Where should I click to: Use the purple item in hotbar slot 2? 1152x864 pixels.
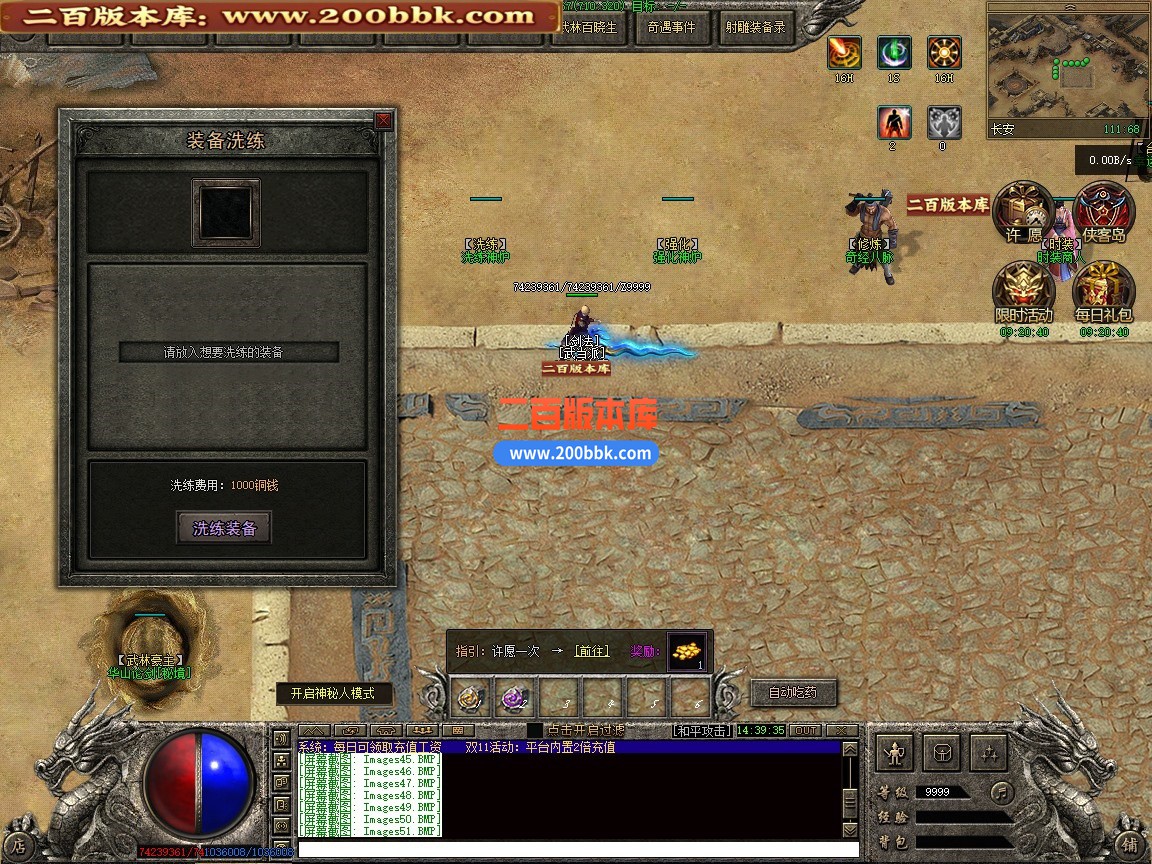[514, 697]
